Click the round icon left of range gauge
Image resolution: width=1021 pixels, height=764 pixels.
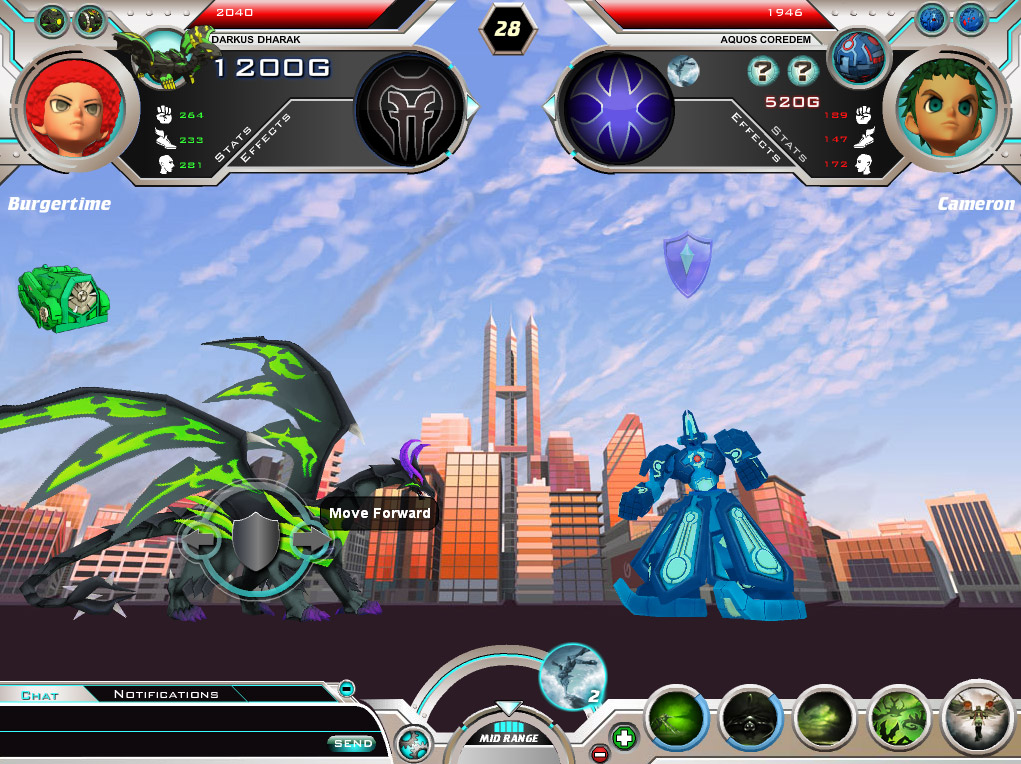tap(412, 744)
